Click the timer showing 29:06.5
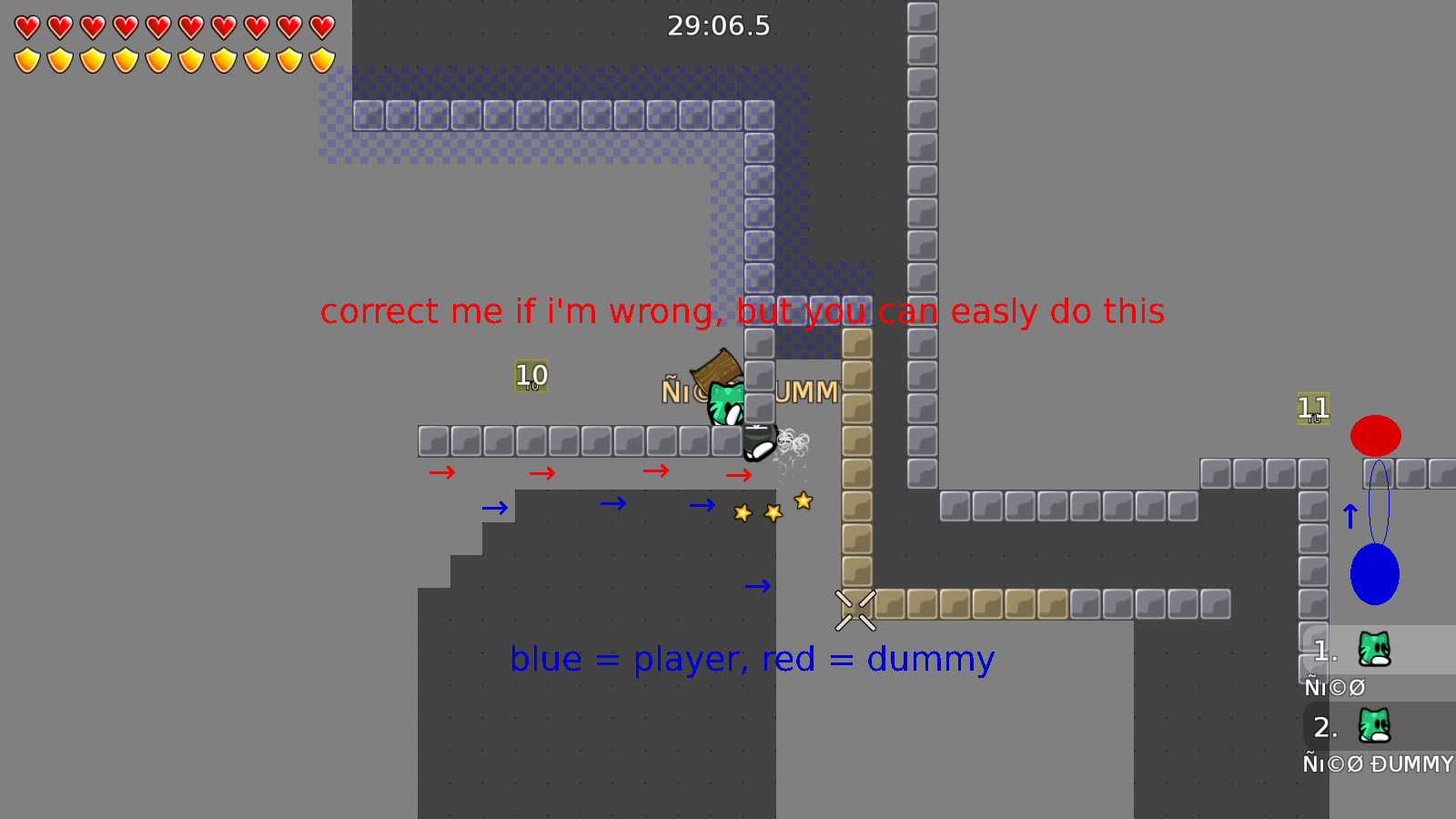 click(x=718, y=26)
